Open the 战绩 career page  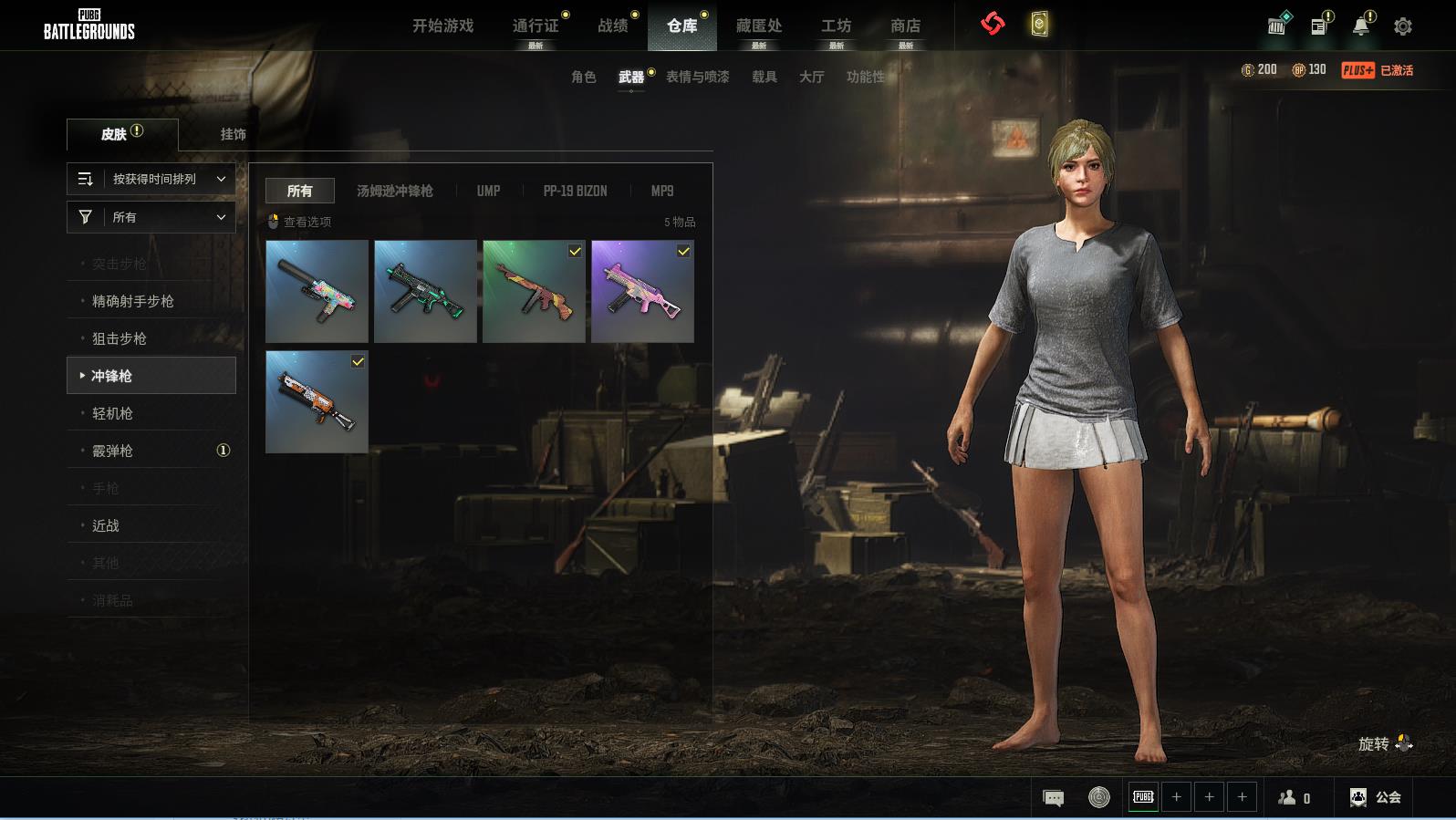point(612,26)
